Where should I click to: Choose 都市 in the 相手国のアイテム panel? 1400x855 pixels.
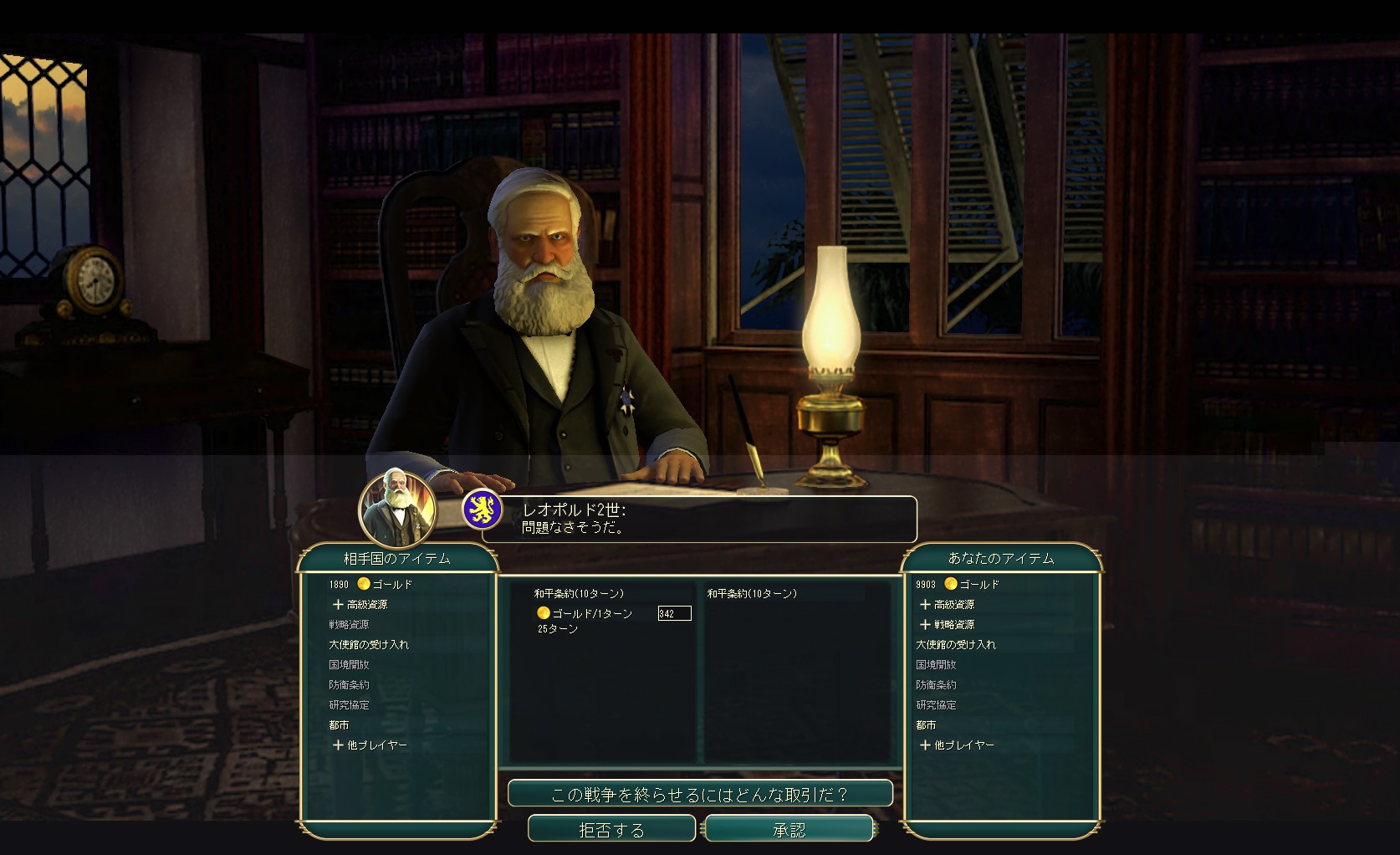[x=339, y=724]
